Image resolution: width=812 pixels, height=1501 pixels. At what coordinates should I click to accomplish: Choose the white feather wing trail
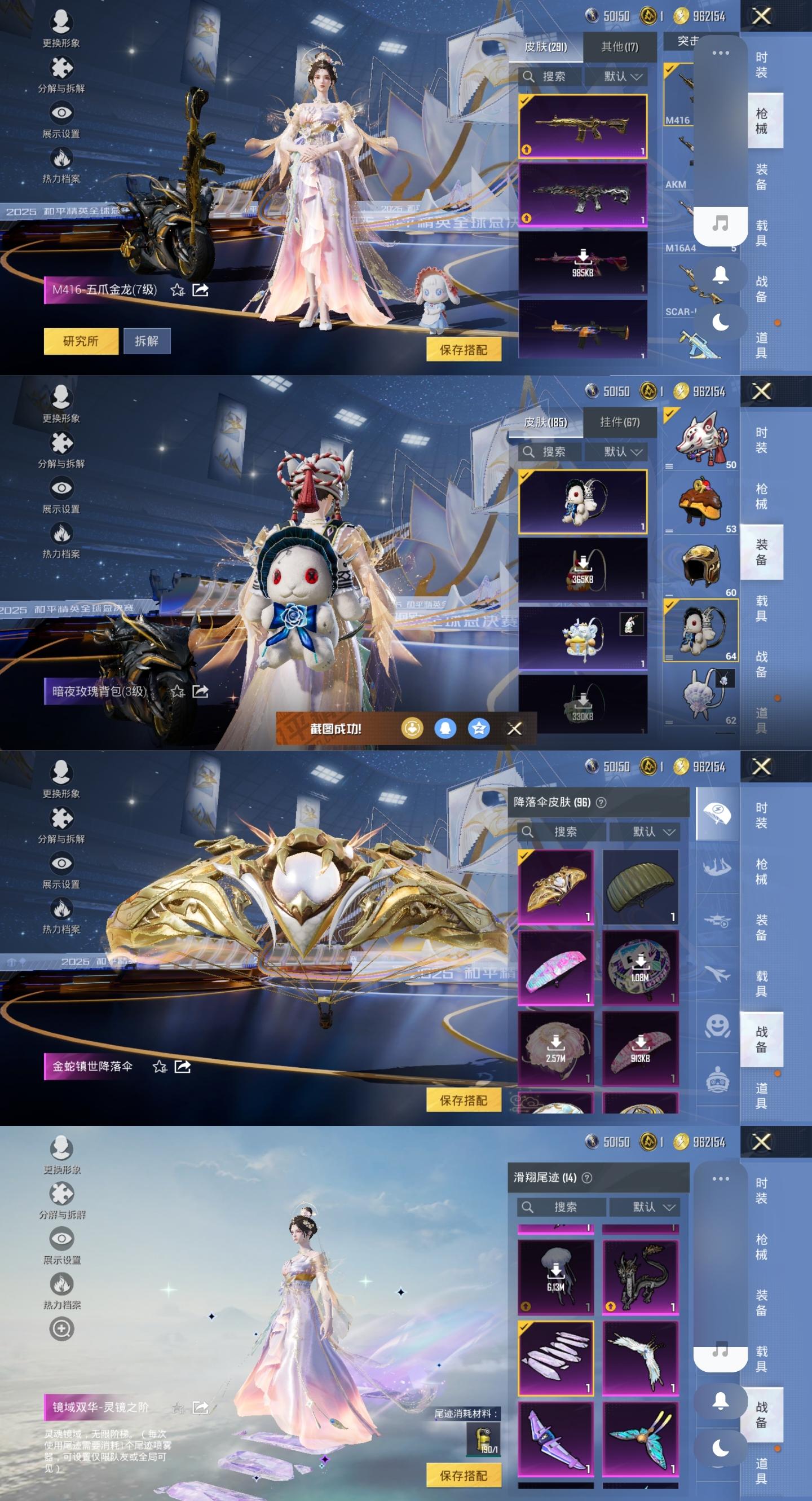[x=640, y=1358]
